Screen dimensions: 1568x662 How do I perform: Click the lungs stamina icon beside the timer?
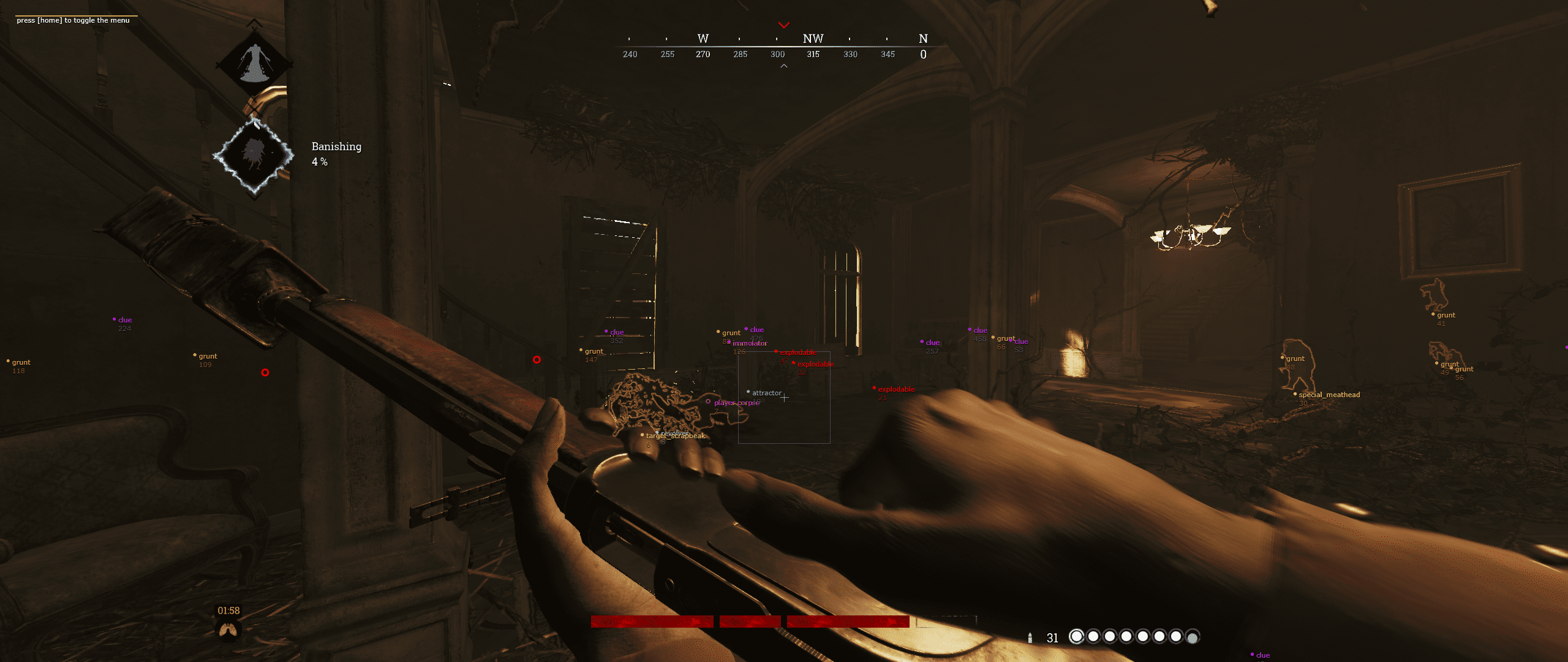point(227,628)
